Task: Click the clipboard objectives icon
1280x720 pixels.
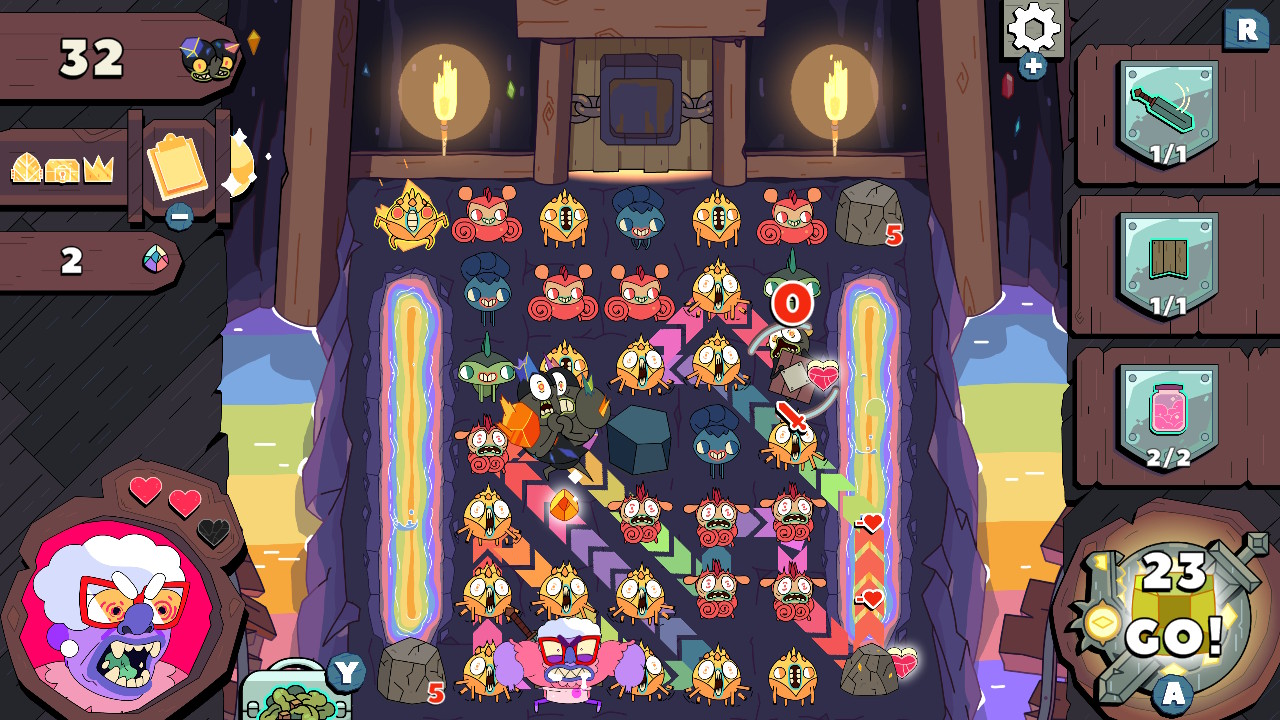Action: pyautogui.click(x=177, y=166)
